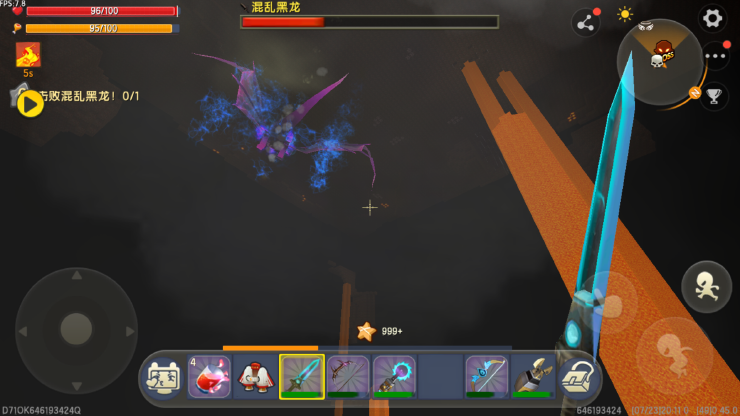Tap the virtual movement joystick

[x=76, y=328]
